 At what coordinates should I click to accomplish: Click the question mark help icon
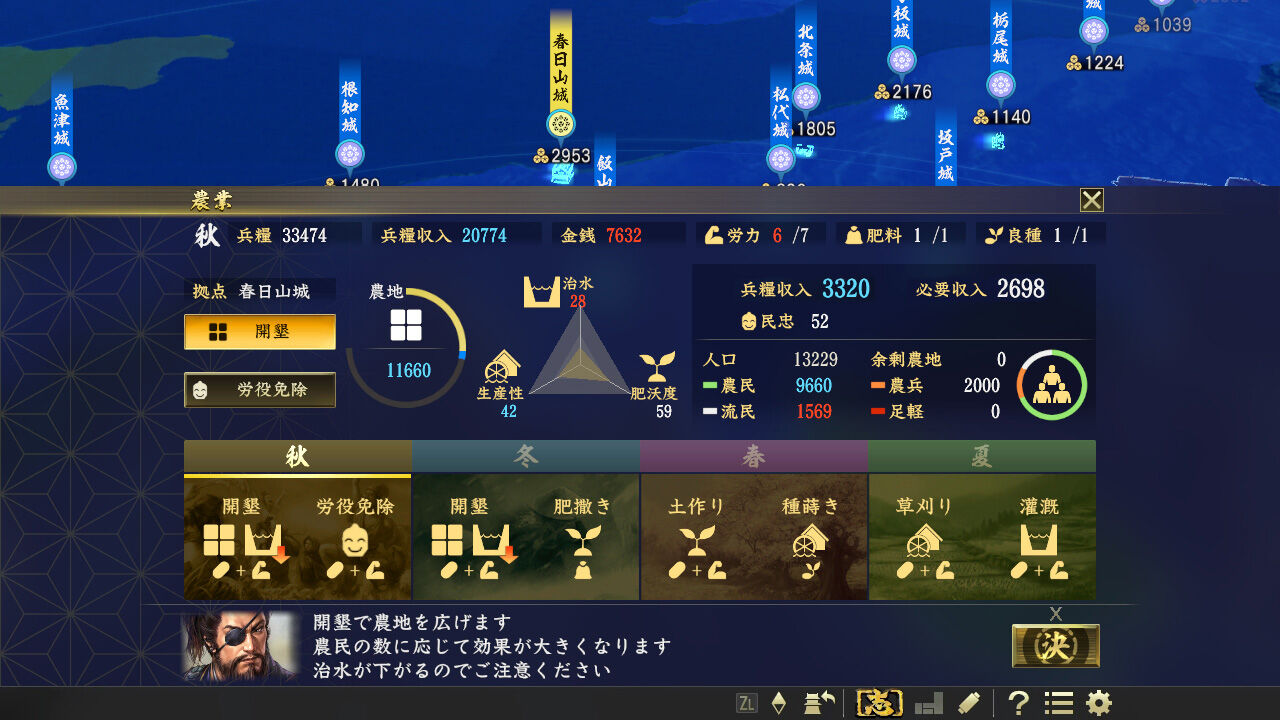(x=1017, y=703)
